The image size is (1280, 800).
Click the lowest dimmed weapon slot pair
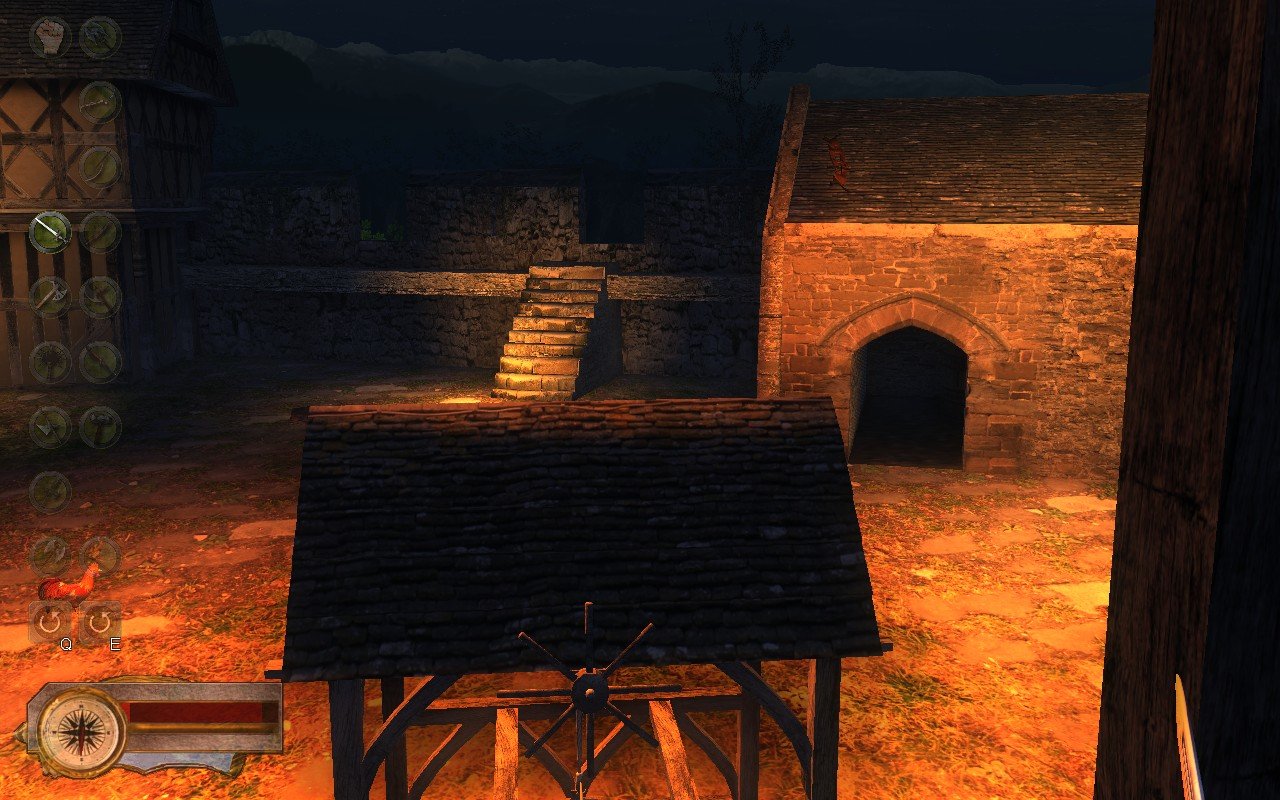(75, 555)
